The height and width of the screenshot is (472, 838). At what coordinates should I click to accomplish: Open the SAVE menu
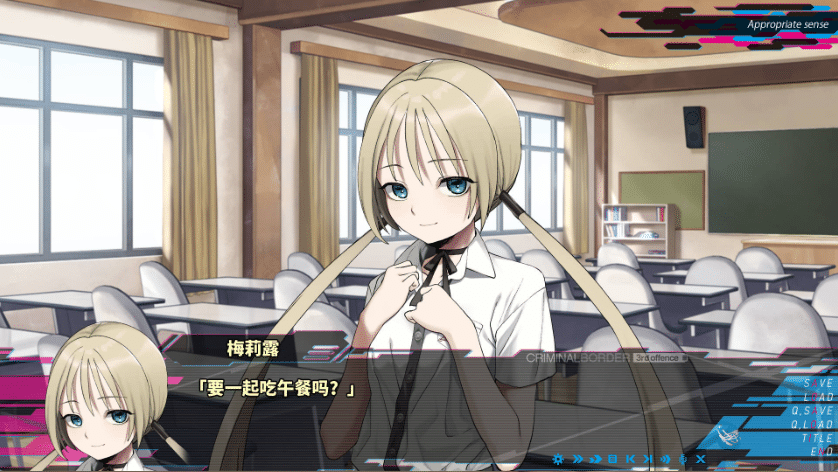click(x=818, y=383)
